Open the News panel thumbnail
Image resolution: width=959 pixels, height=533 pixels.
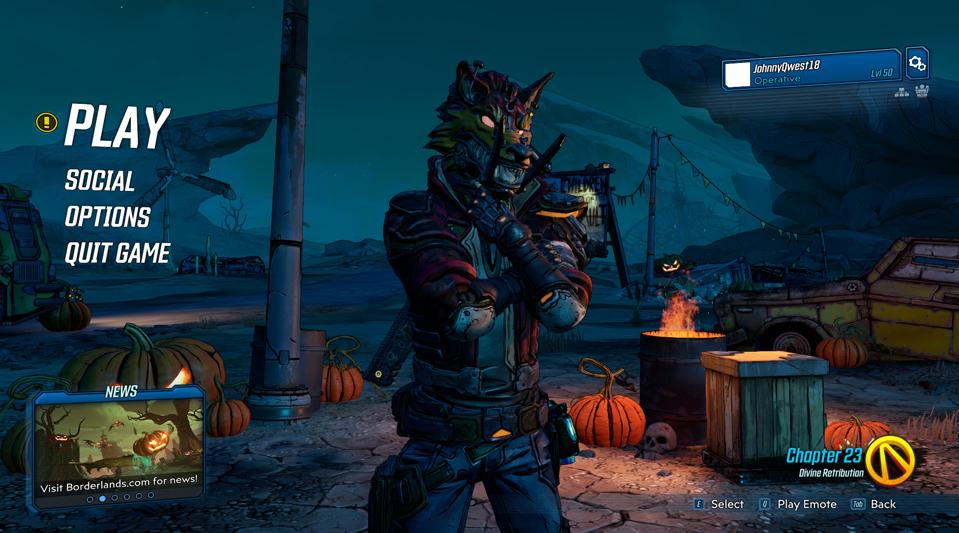click(119, 445)
